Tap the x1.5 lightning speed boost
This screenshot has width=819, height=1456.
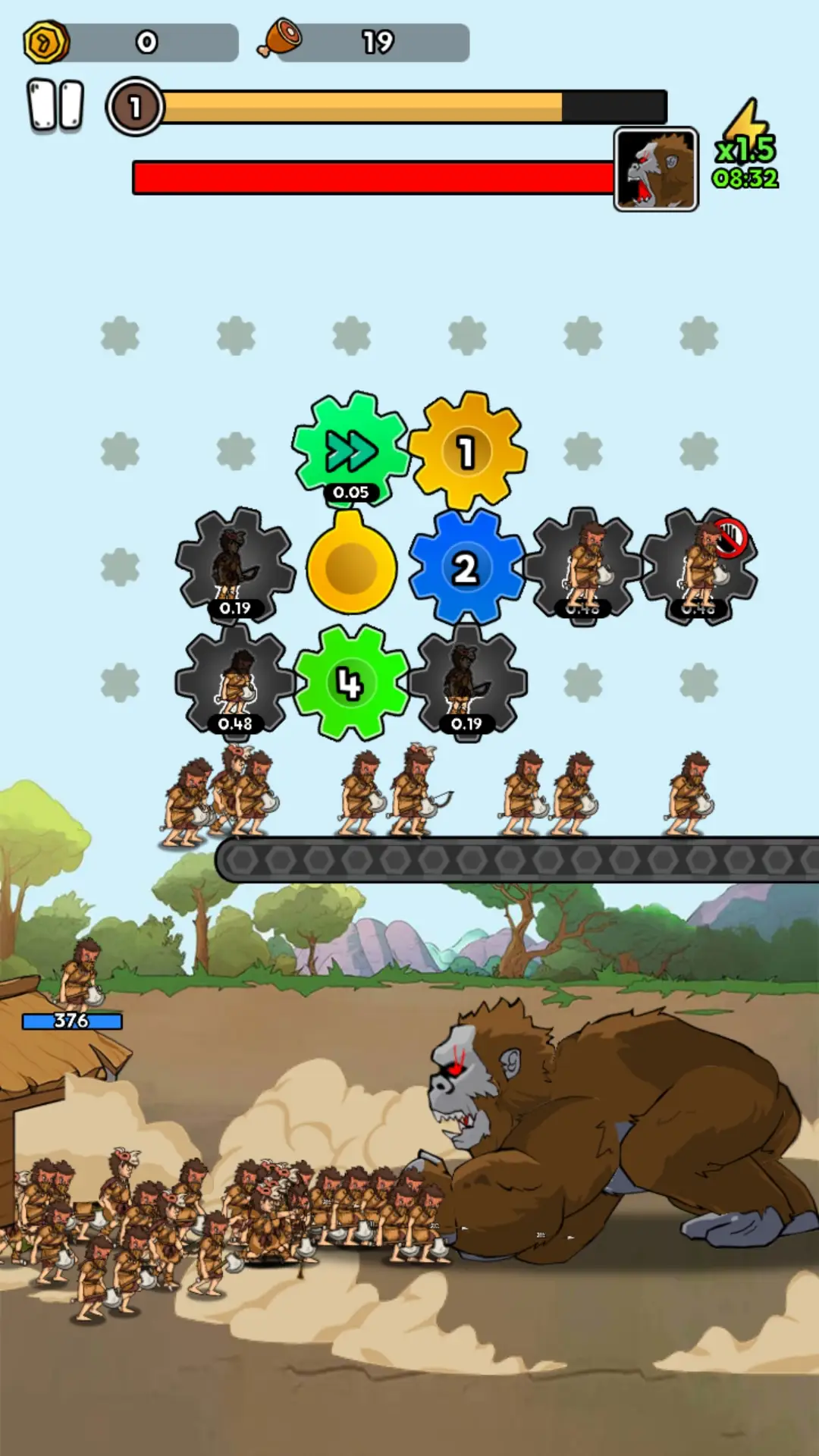[746, 146]
